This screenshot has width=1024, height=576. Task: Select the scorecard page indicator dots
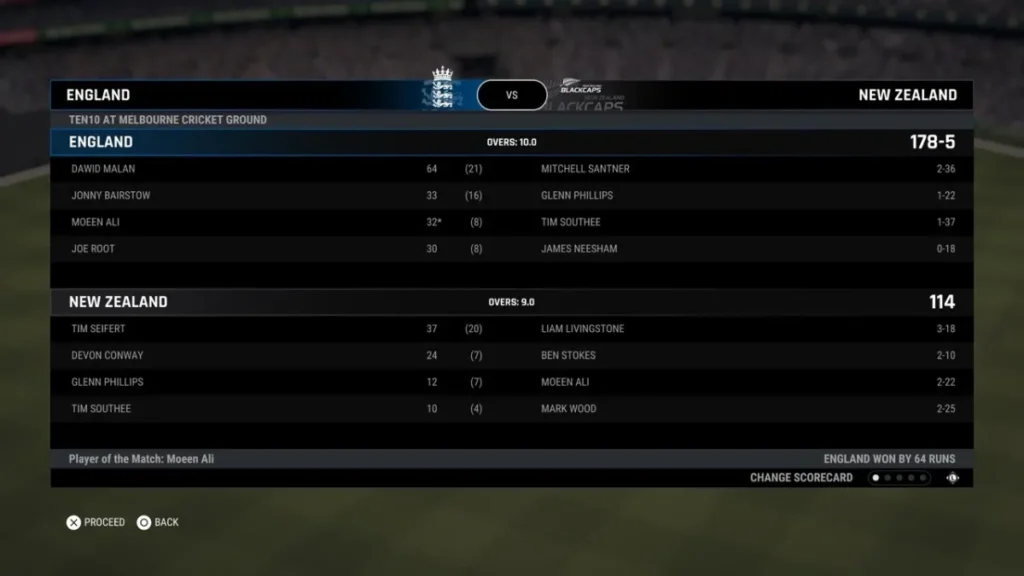click(898, 478)
